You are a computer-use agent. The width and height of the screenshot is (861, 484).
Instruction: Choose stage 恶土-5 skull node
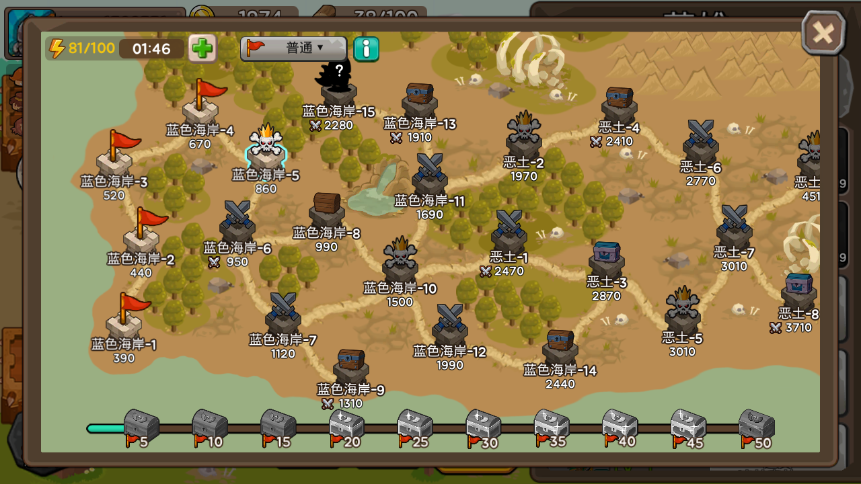click(x=683, y=311)
